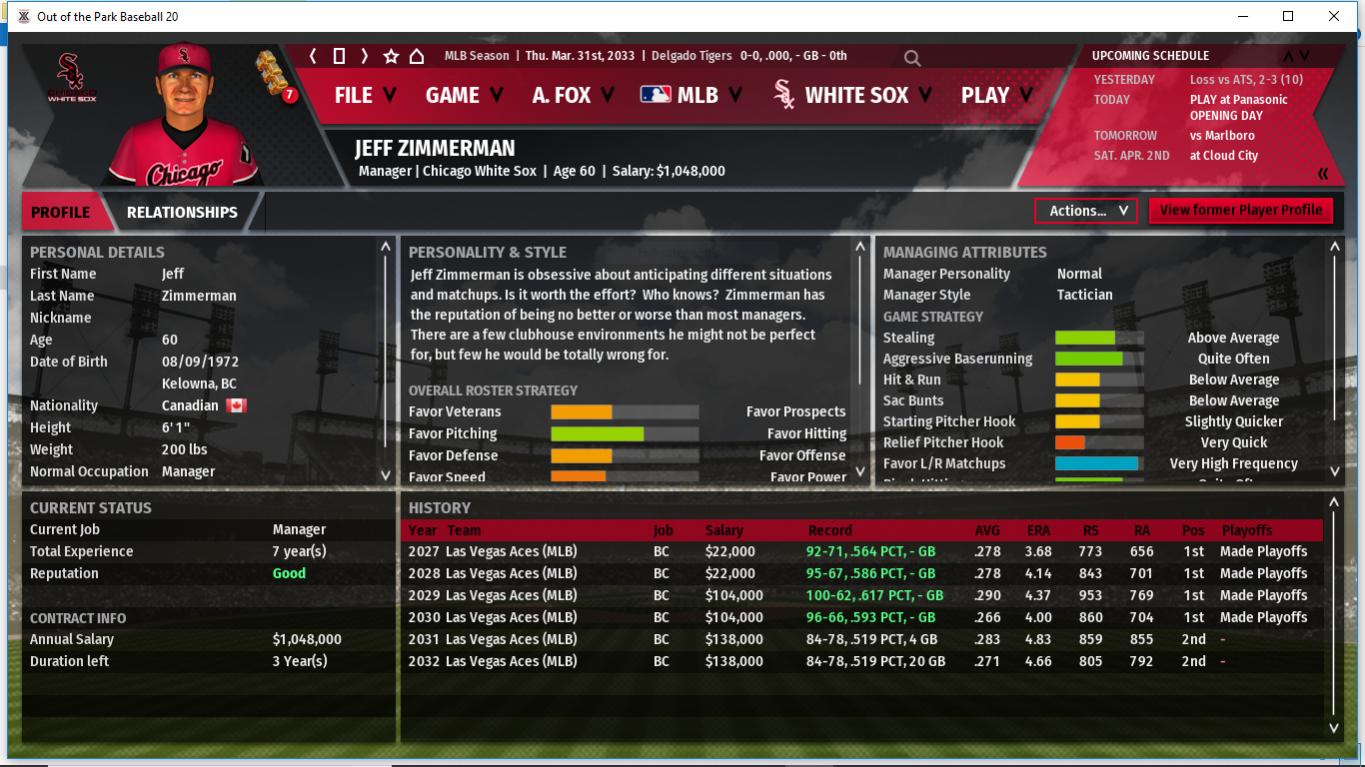Collapse the upcoming schedule panel
The image size is (1365, 767).
pos(1323,174)
